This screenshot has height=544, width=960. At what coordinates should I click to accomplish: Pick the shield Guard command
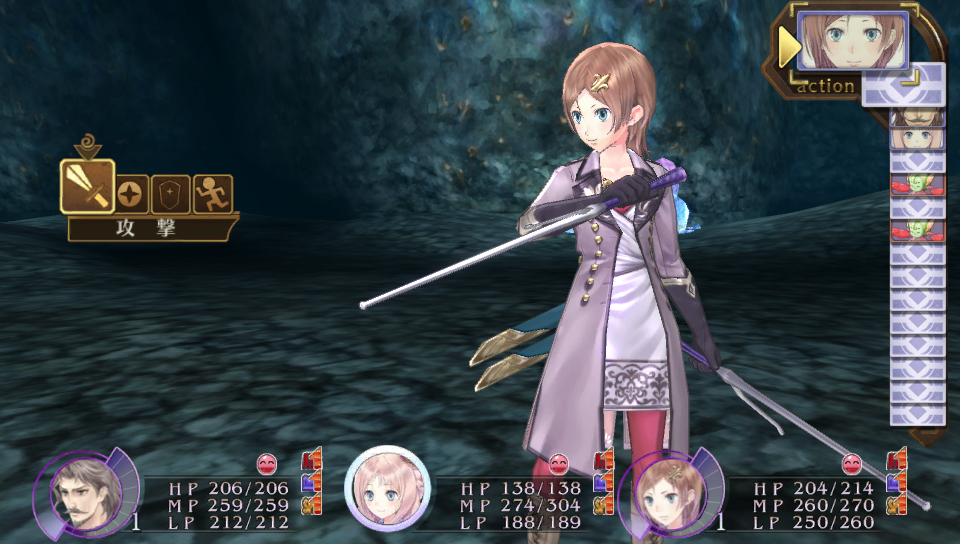pos(171,193)
